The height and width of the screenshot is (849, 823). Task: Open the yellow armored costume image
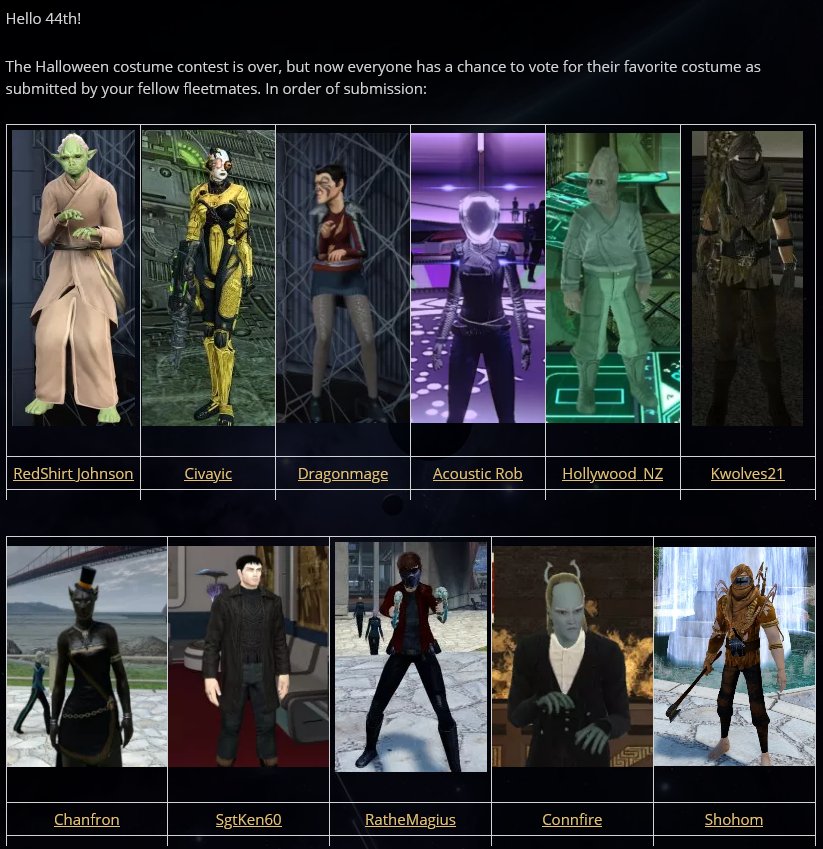[x=208, y=277]
